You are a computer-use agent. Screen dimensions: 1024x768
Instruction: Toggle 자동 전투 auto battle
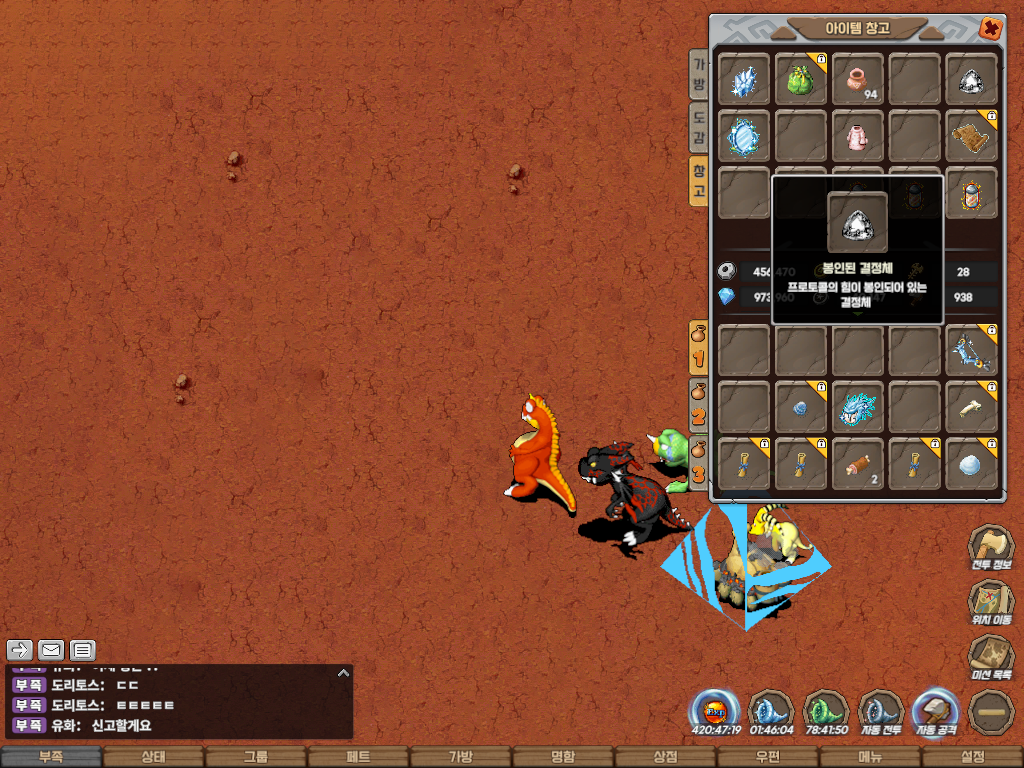pyautogui.click(x=881, y=714)
